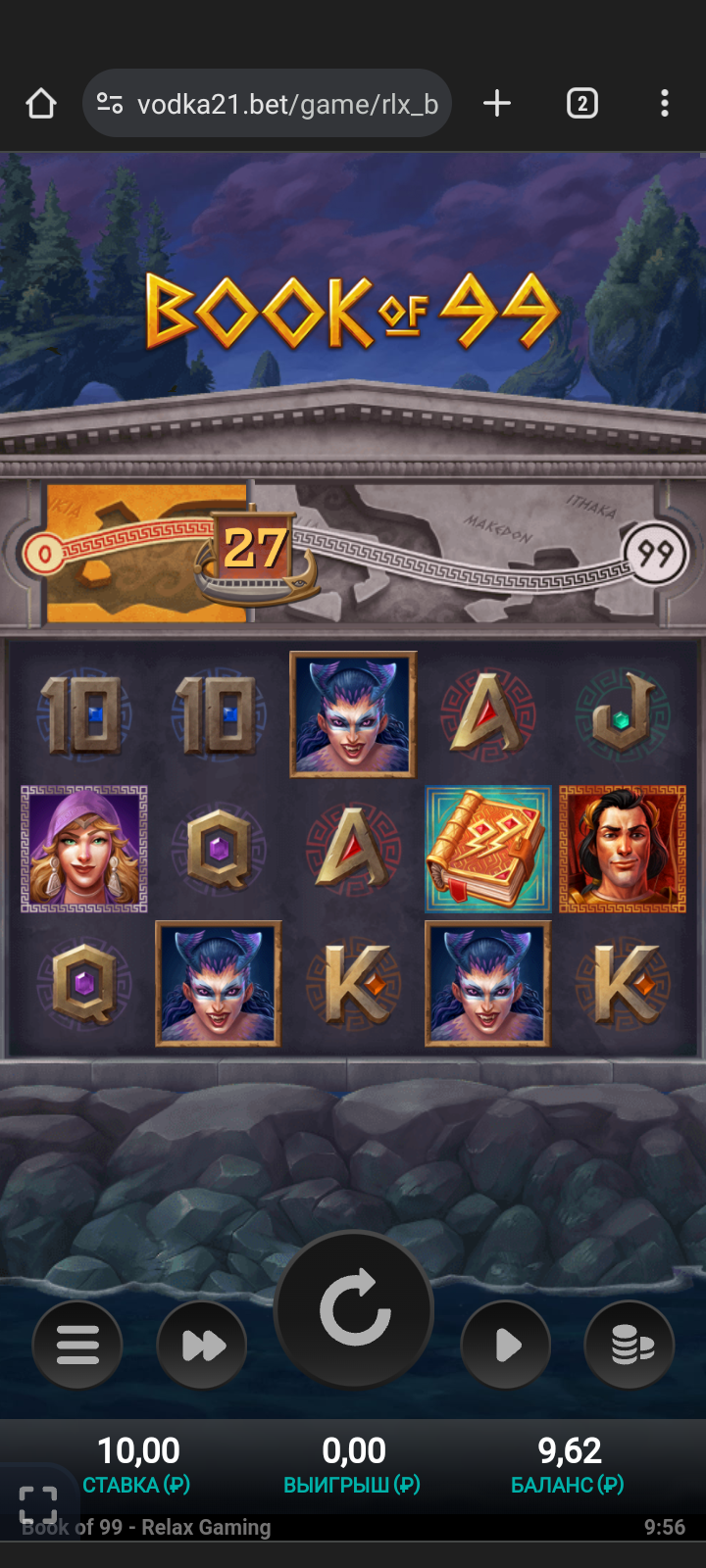706x1568 pixels.
Task: Toggle the fast-forward turbo spin button
Action: 202,1345
